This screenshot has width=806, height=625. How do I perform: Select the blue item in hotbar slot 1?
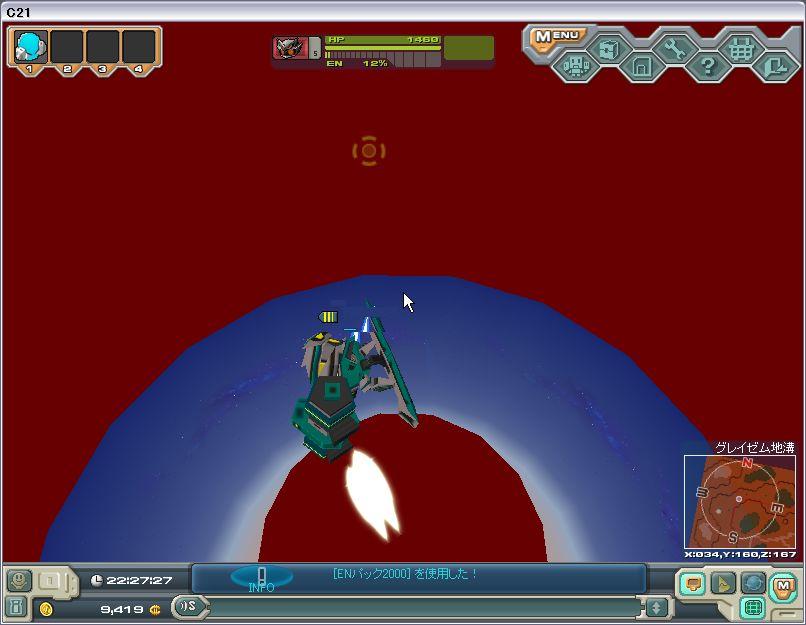tap(31, 46)
